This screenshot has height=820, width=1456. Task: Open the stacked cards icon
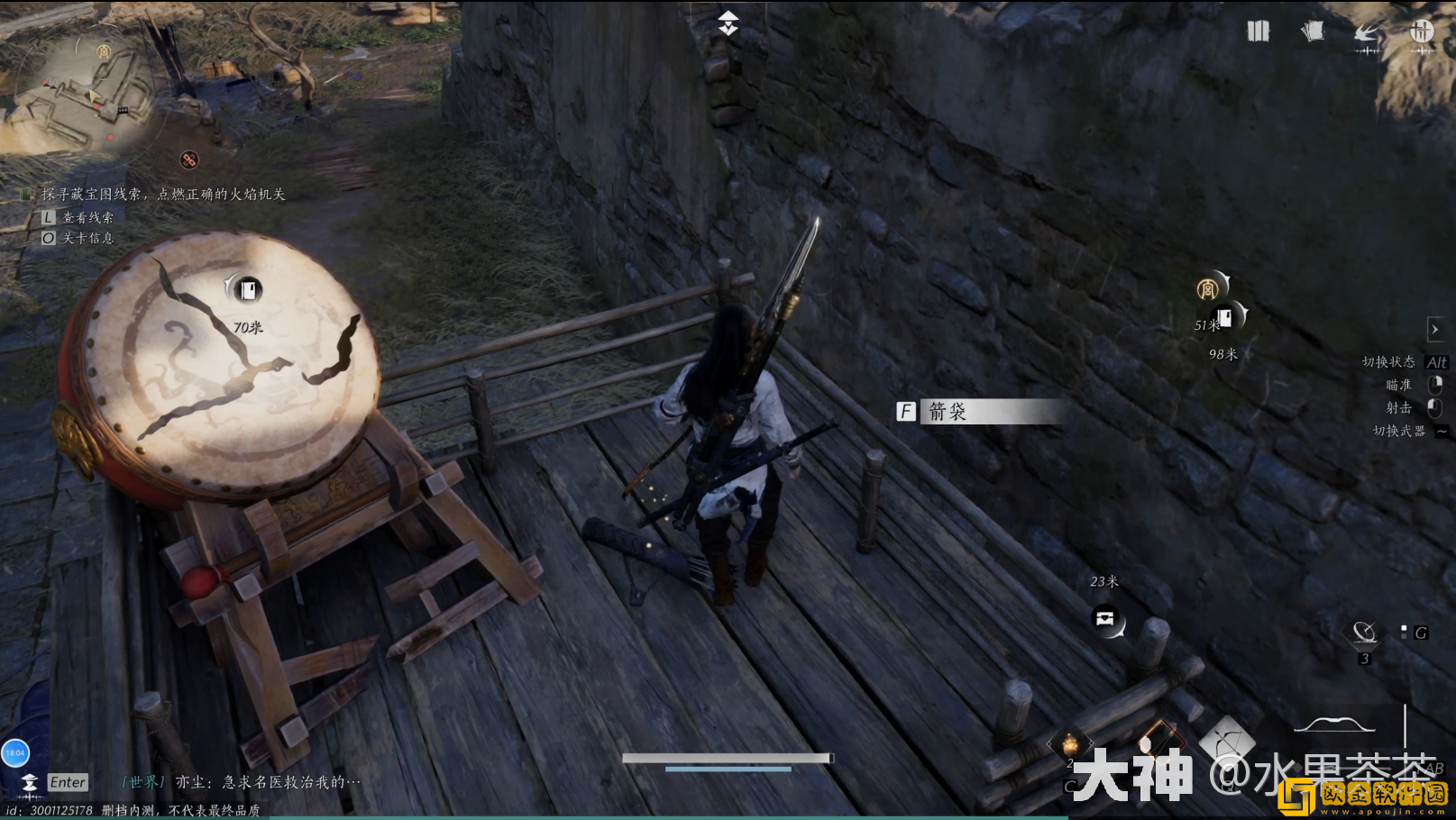1313,32
